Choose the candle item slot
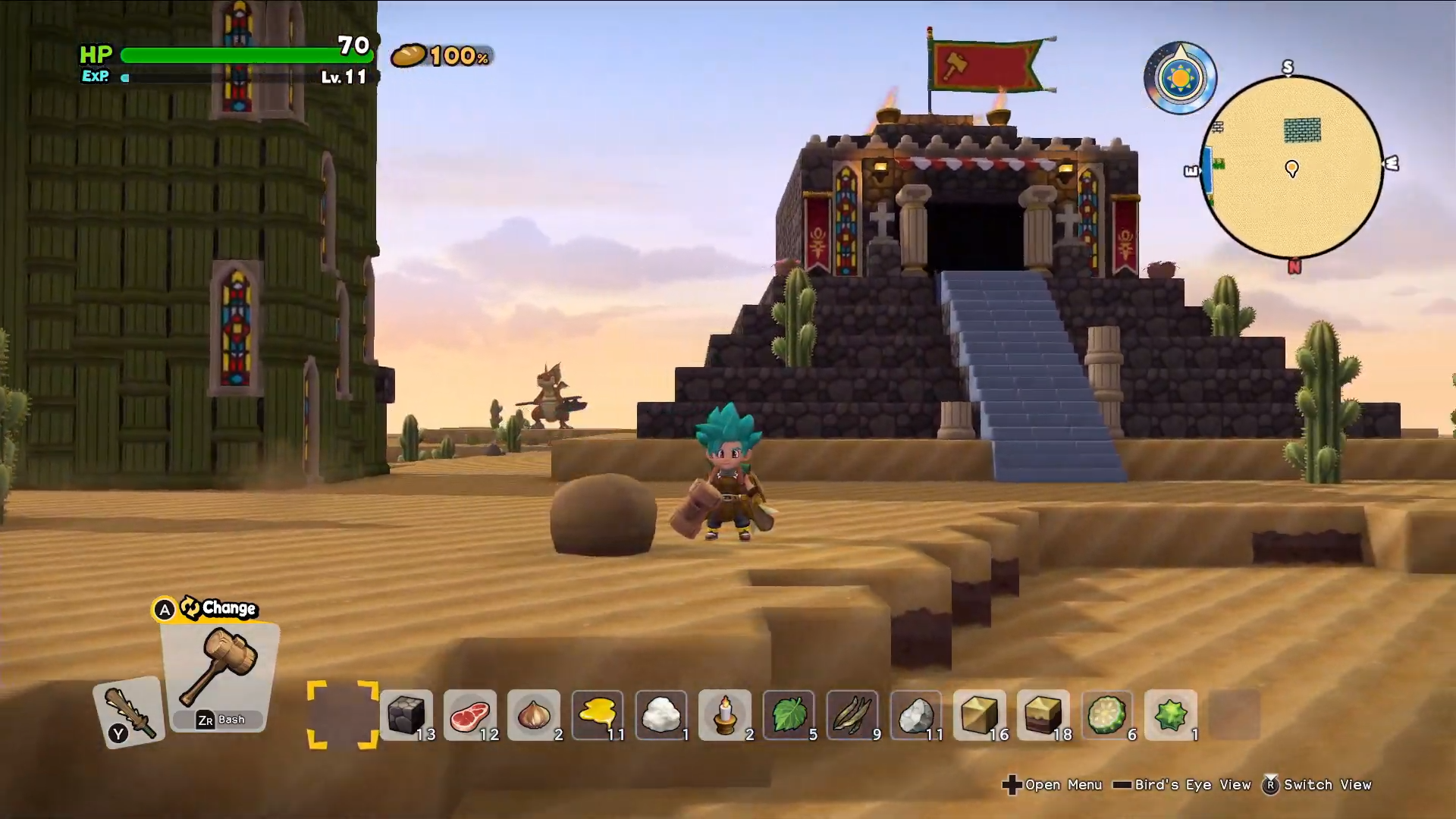 725,714
